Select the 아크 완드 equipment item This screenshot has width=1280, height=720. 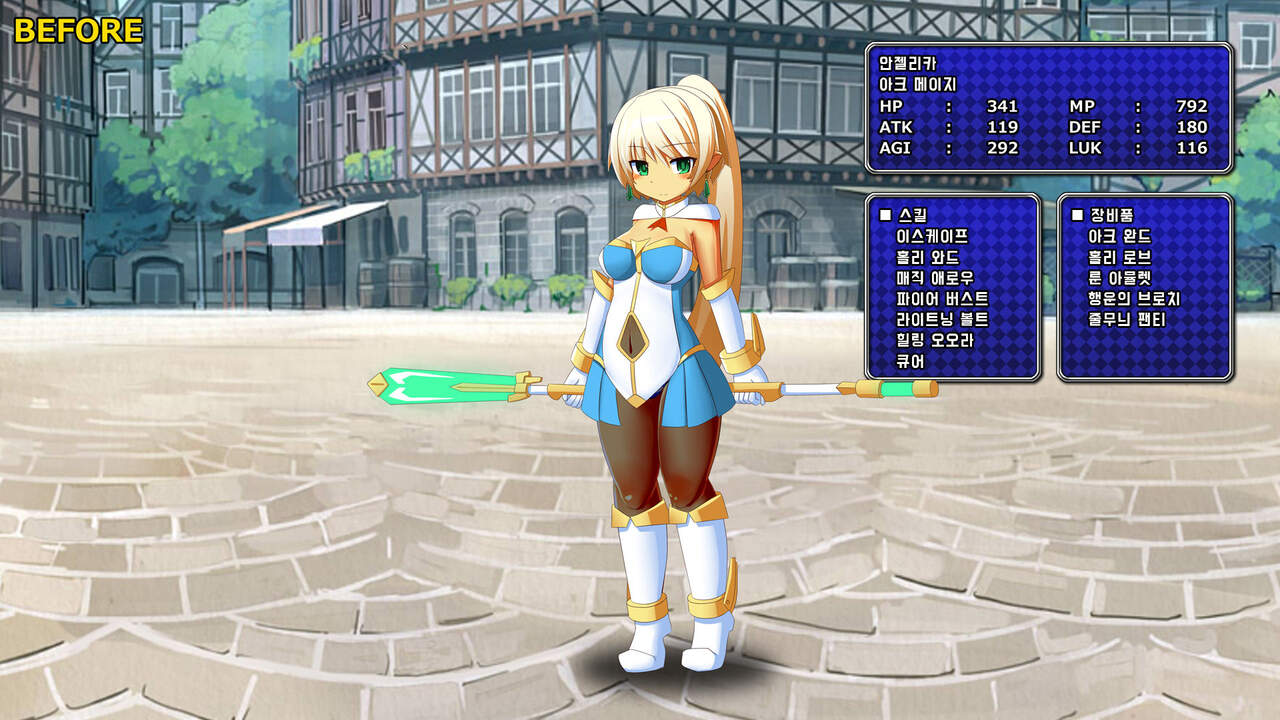tap(1118, 237)
